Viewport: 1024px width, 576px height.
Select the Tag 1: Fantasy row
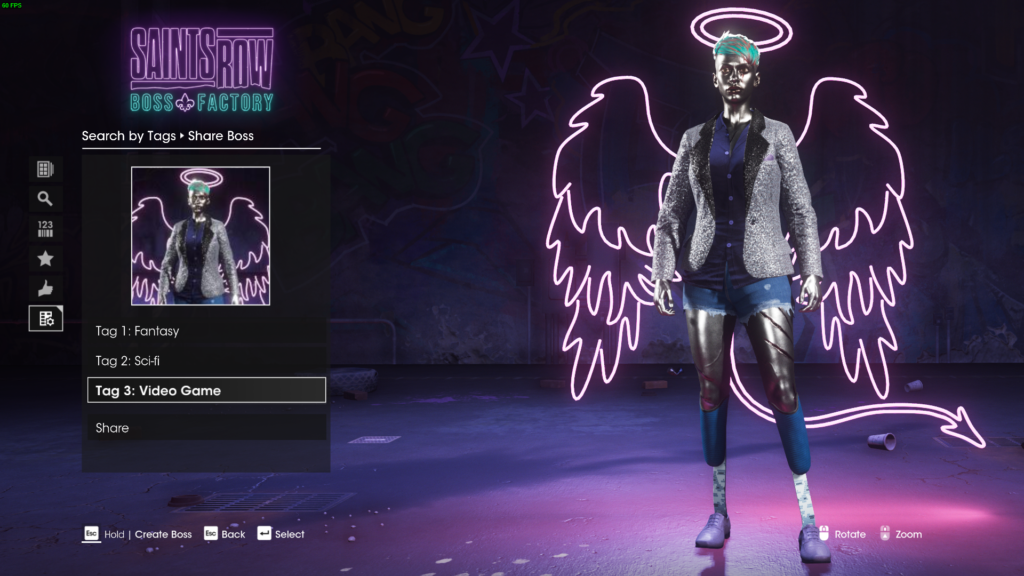click(205, 331)
